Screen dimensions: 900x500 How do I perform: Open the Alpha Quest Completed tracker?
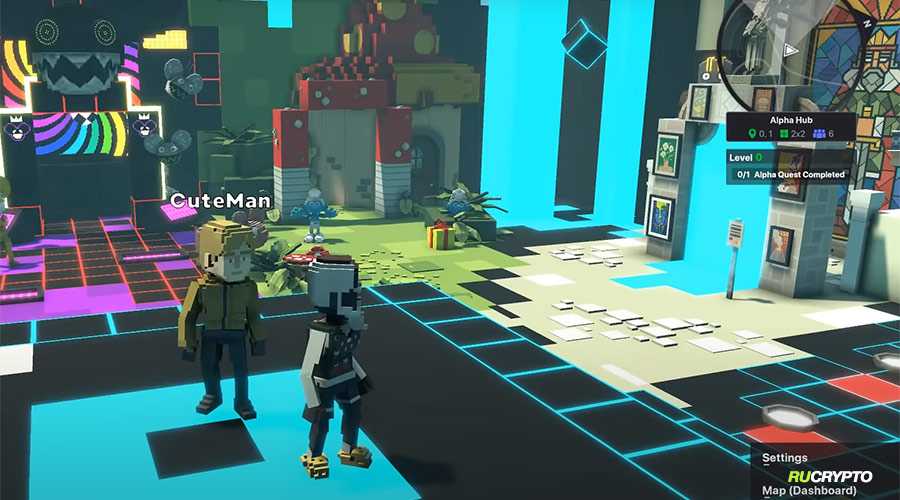tap(790, 174)
